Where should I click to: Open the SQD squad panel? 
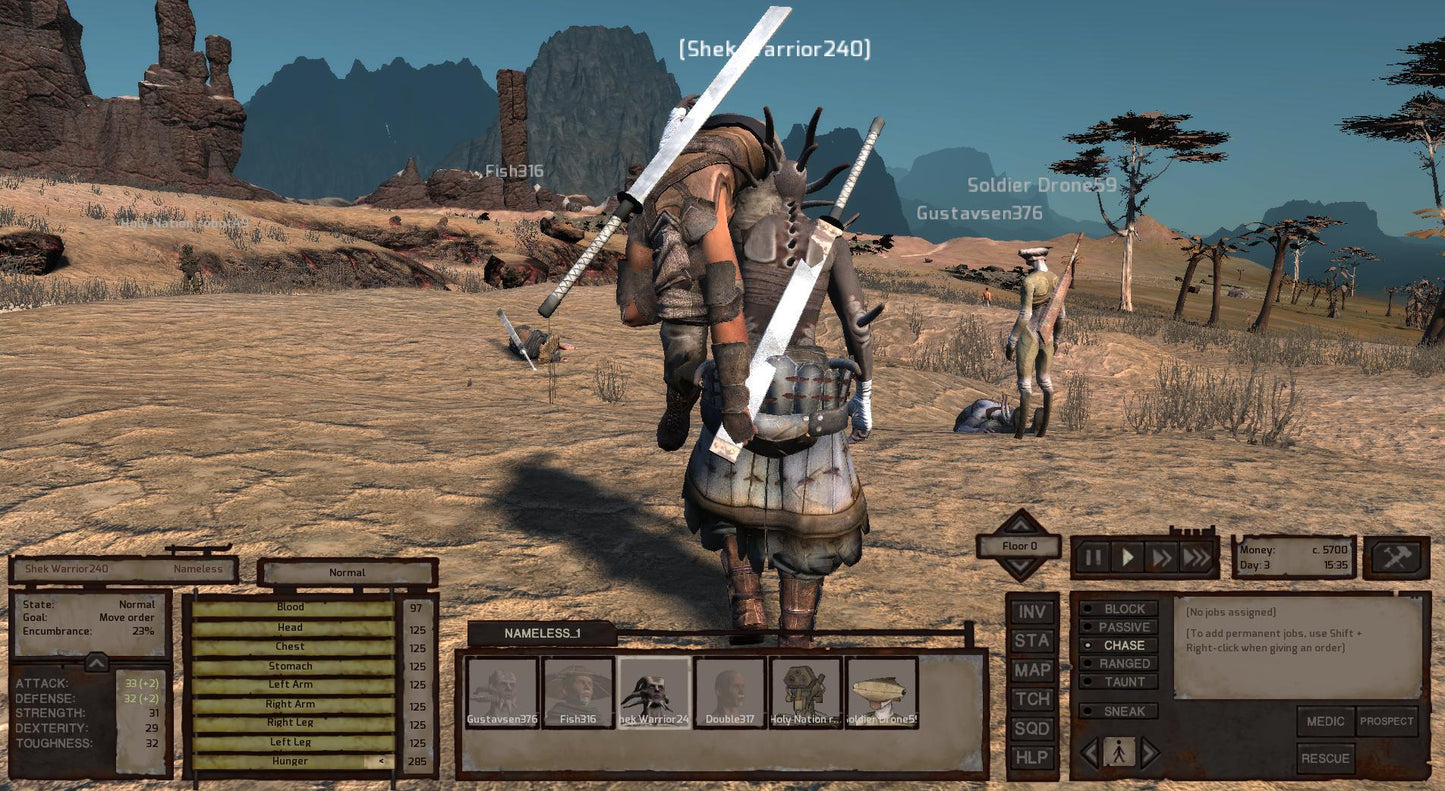pyautogui.click(x=1032, y=729)
